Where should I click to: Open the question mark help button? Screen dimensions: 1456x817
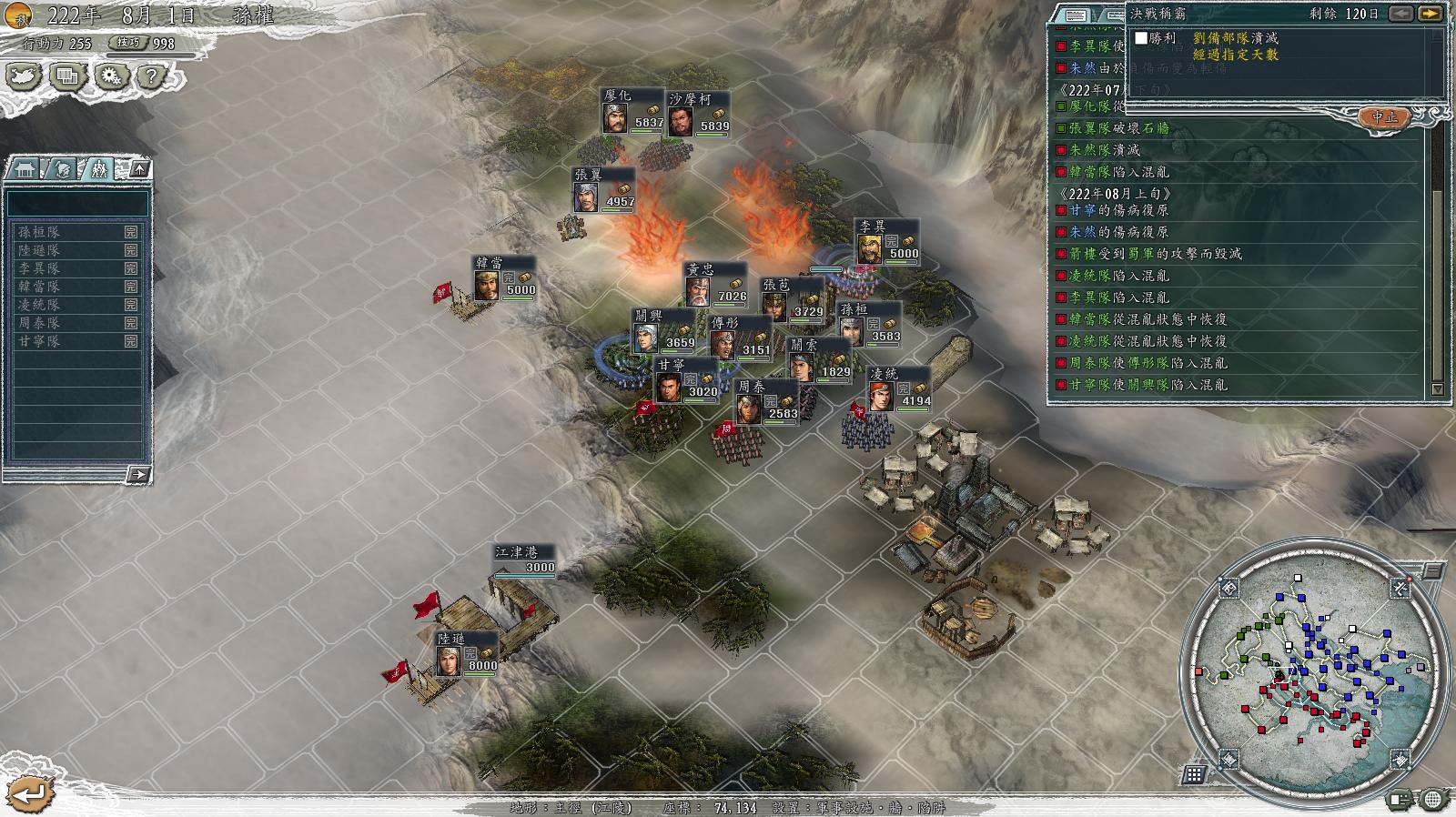coord(150,76)
